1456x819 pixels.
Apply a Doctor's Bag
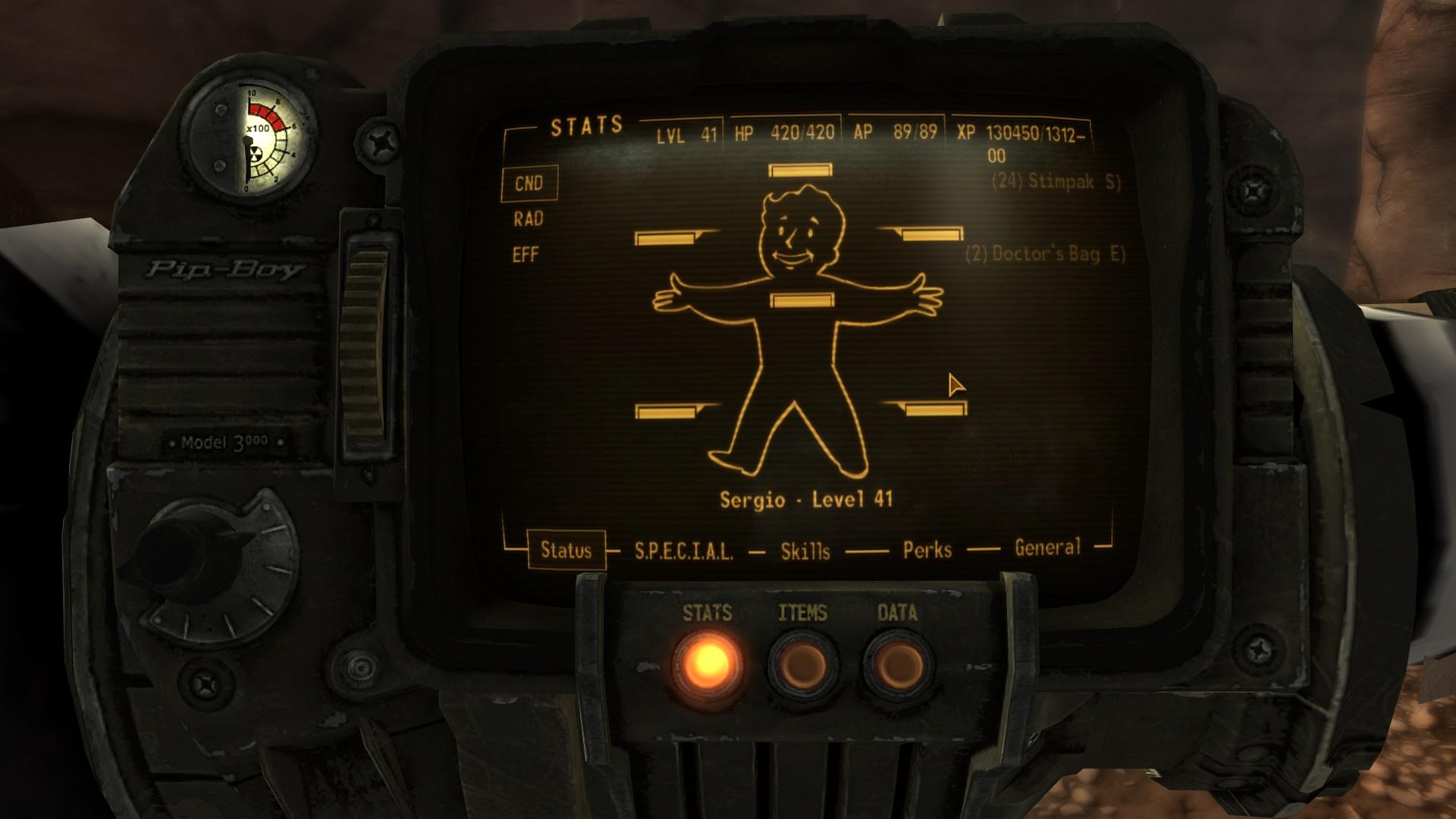click(1045, 254)
